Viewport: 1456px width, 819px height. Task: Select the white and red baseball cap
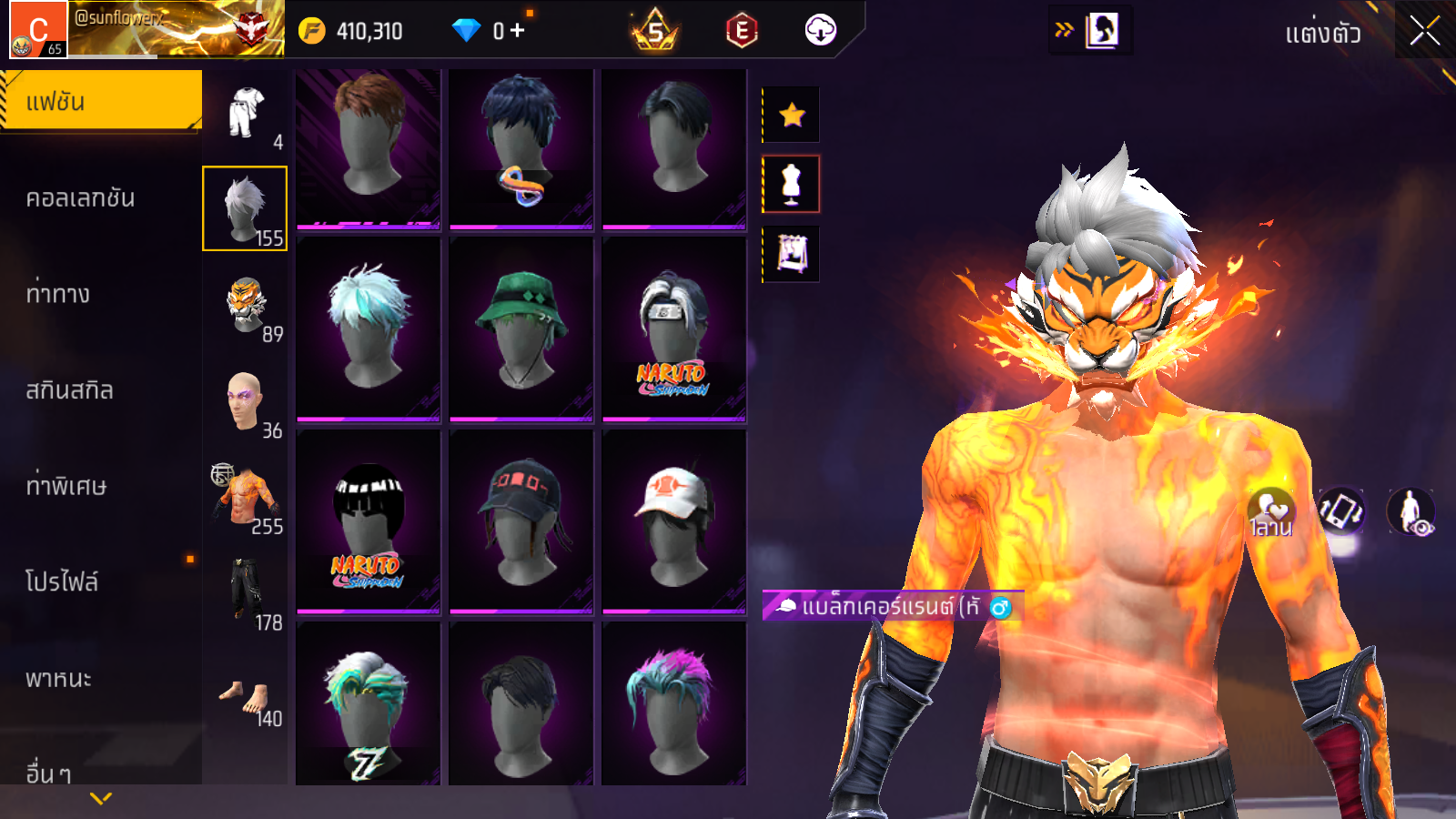673,521
